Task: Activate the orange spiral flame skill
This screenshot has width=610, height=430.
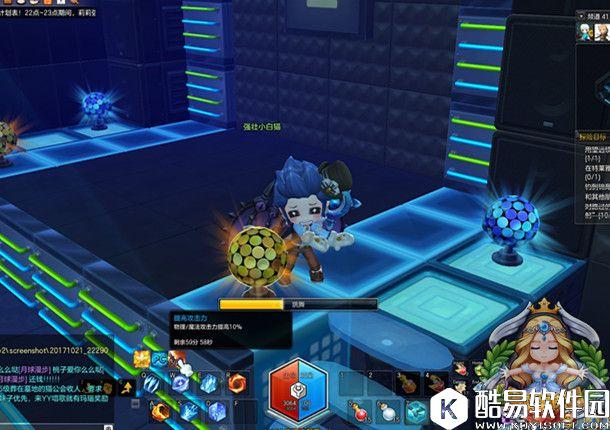Action: coord(237,382)
